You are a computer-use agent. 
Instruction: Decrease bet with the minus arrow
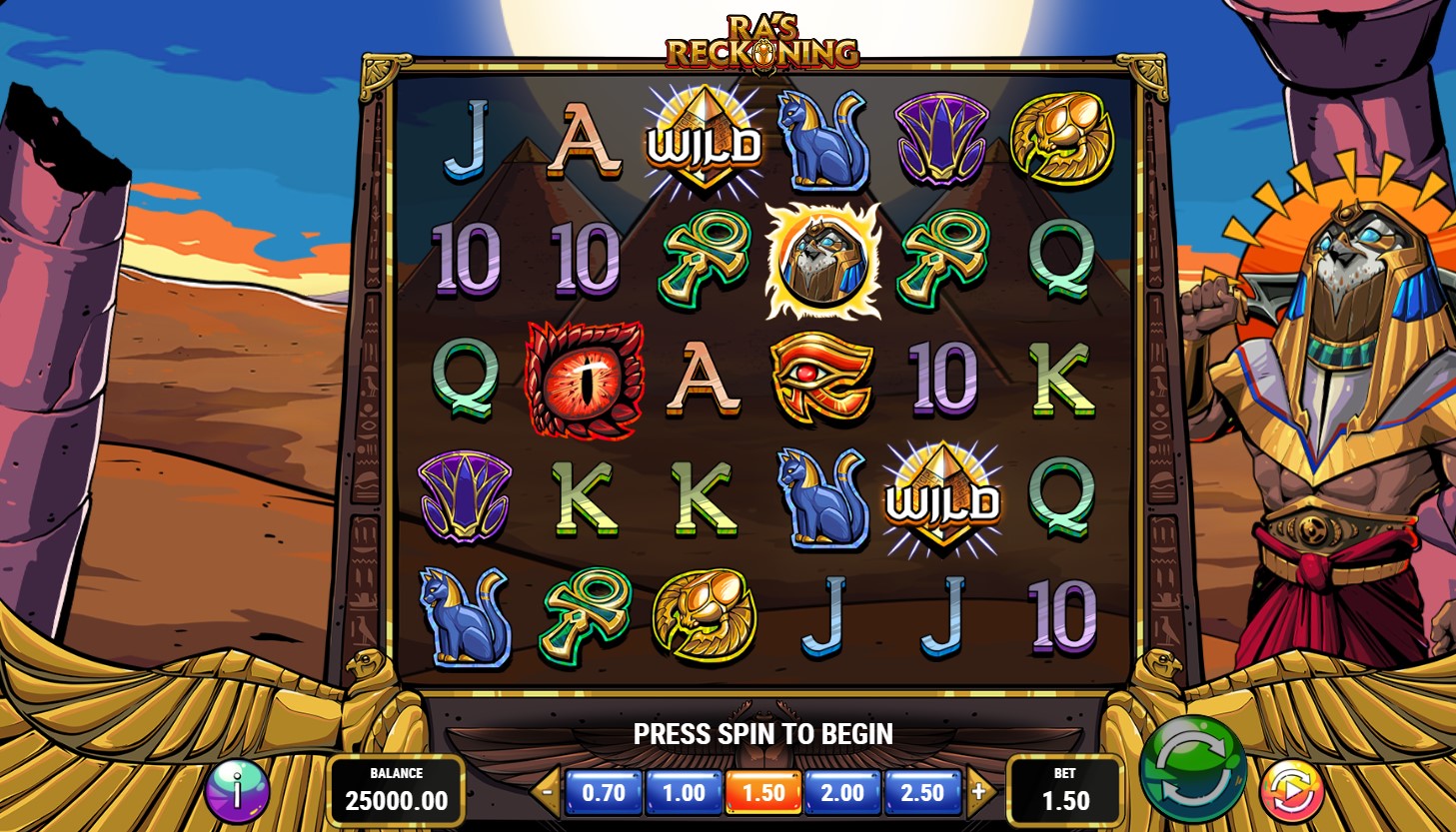[547, 793]
